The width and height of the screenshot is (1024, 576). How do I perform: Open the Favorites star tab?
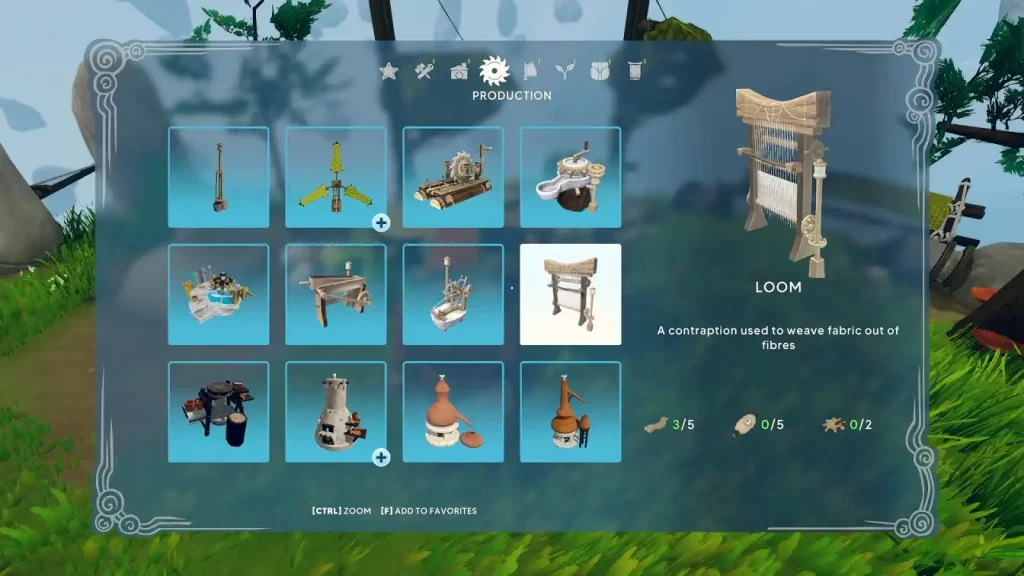click(x=389, y=70)
